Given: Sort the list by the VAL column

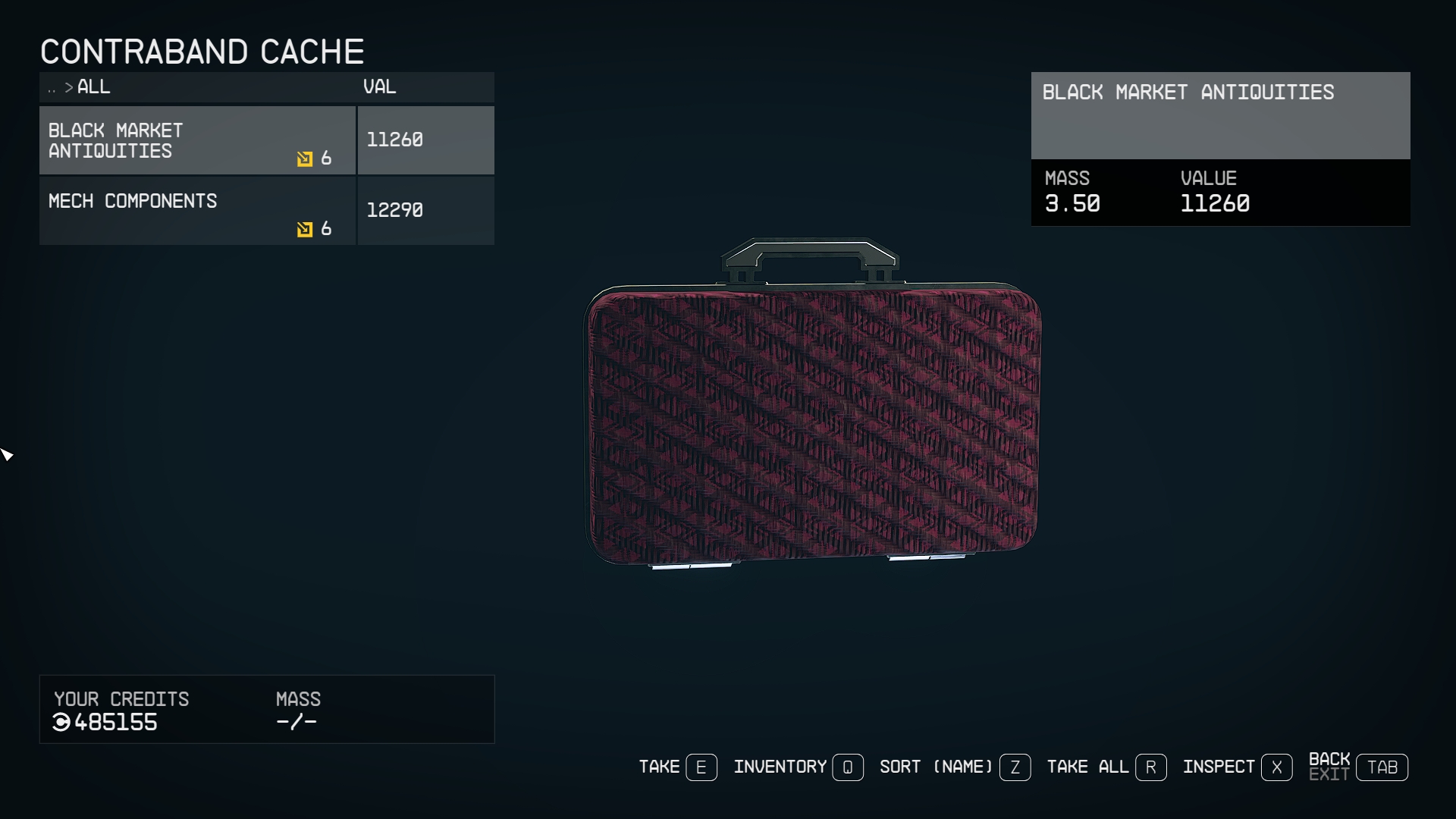Looking at the screenshot, I should [x=379, y=87].
